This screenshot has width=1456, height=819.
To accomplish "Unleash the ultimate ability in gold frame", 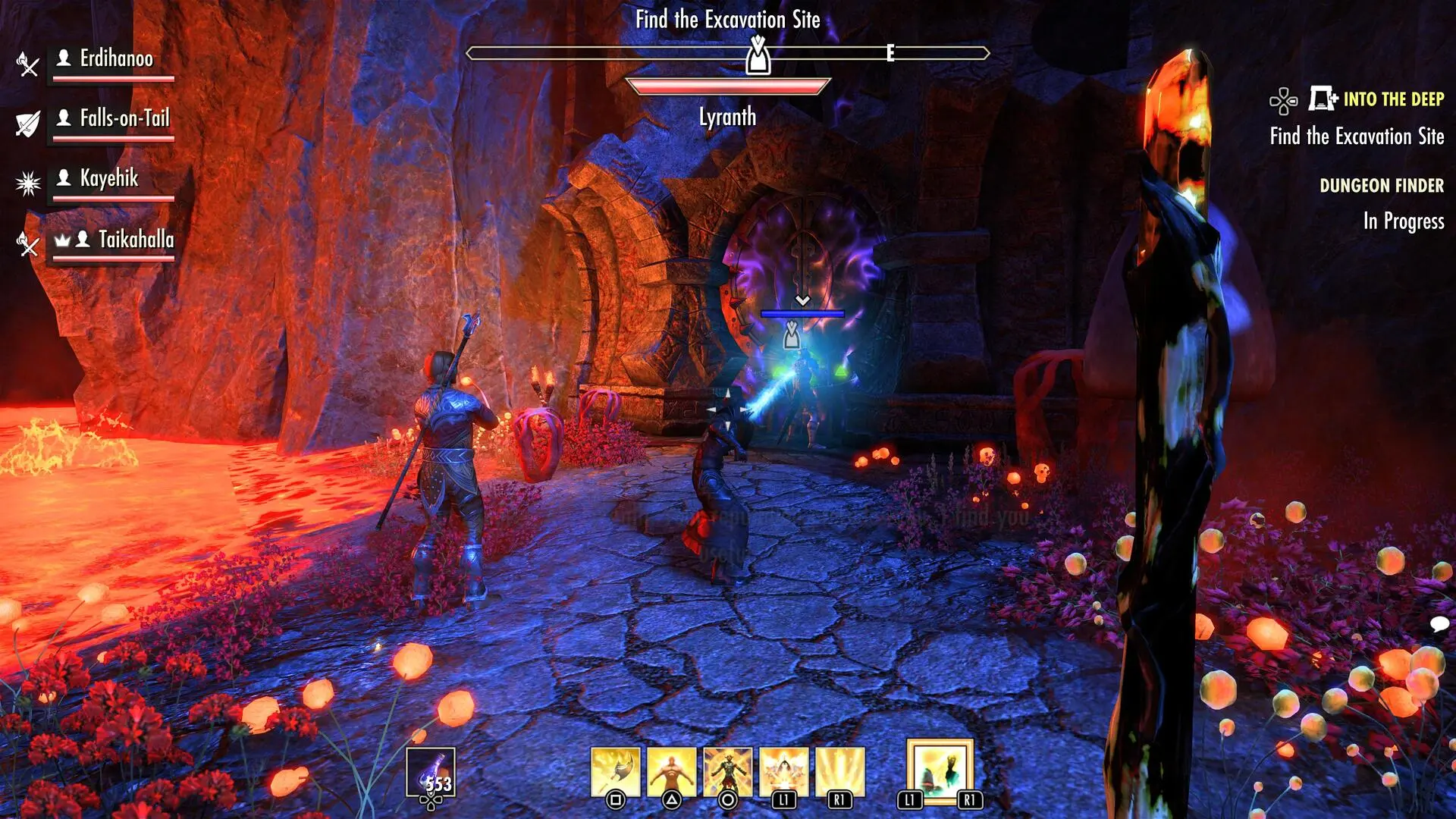I will (x=940, y=772).
